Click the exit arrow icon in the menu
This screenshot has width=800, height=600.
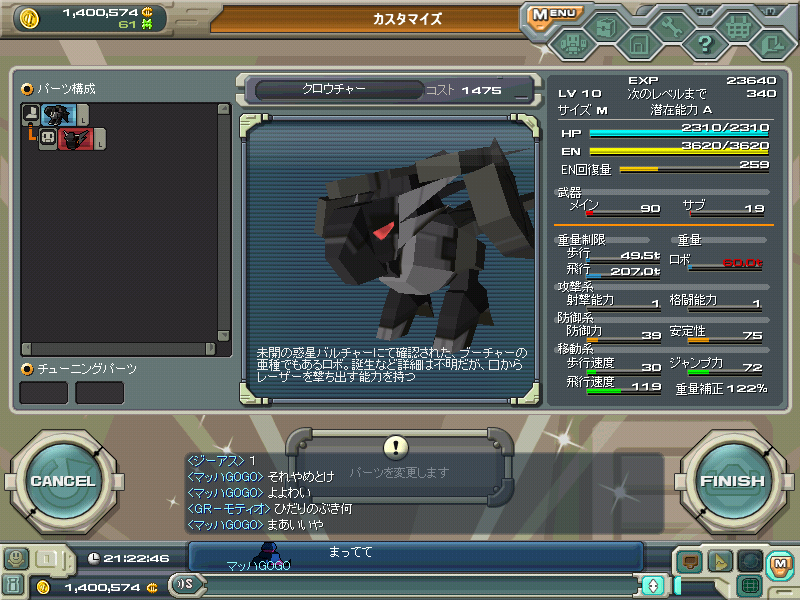click(x=770, y=44)
